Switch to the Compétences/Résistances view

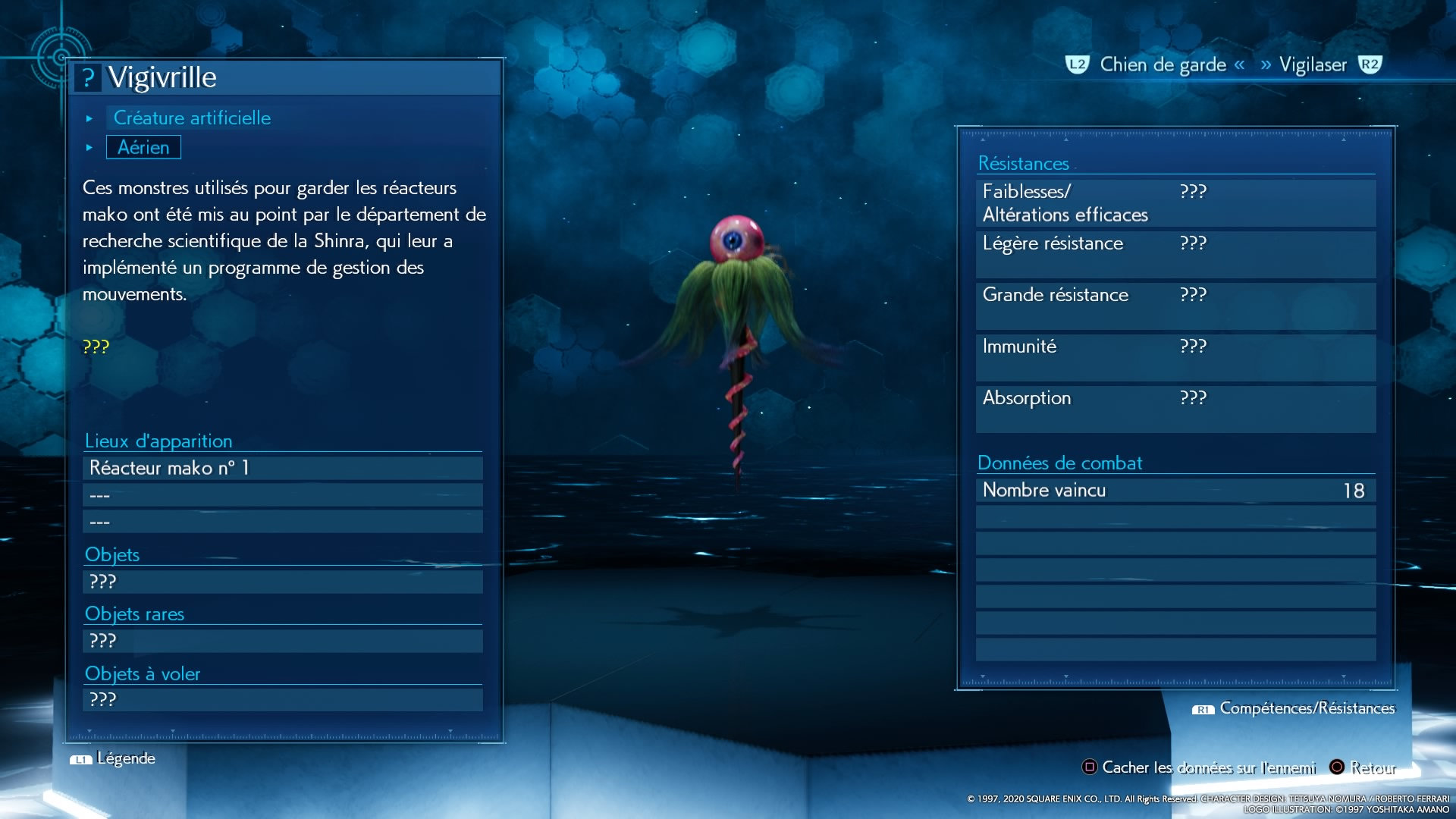1295,708
